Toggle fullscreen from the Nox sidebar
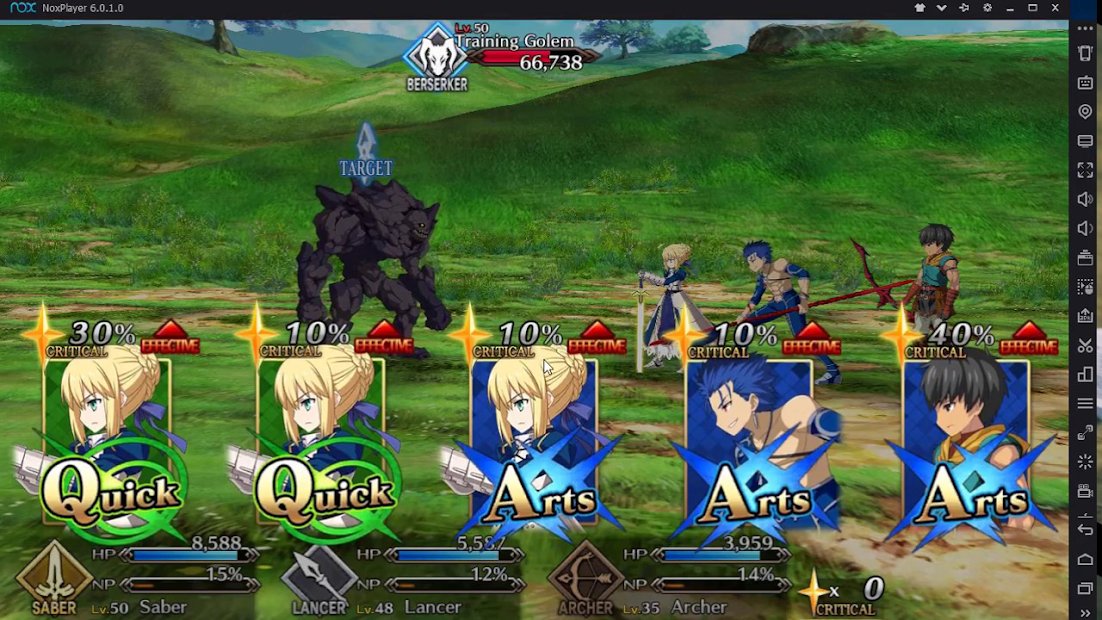This screenshot has height=620, width=1102. 1085,170
